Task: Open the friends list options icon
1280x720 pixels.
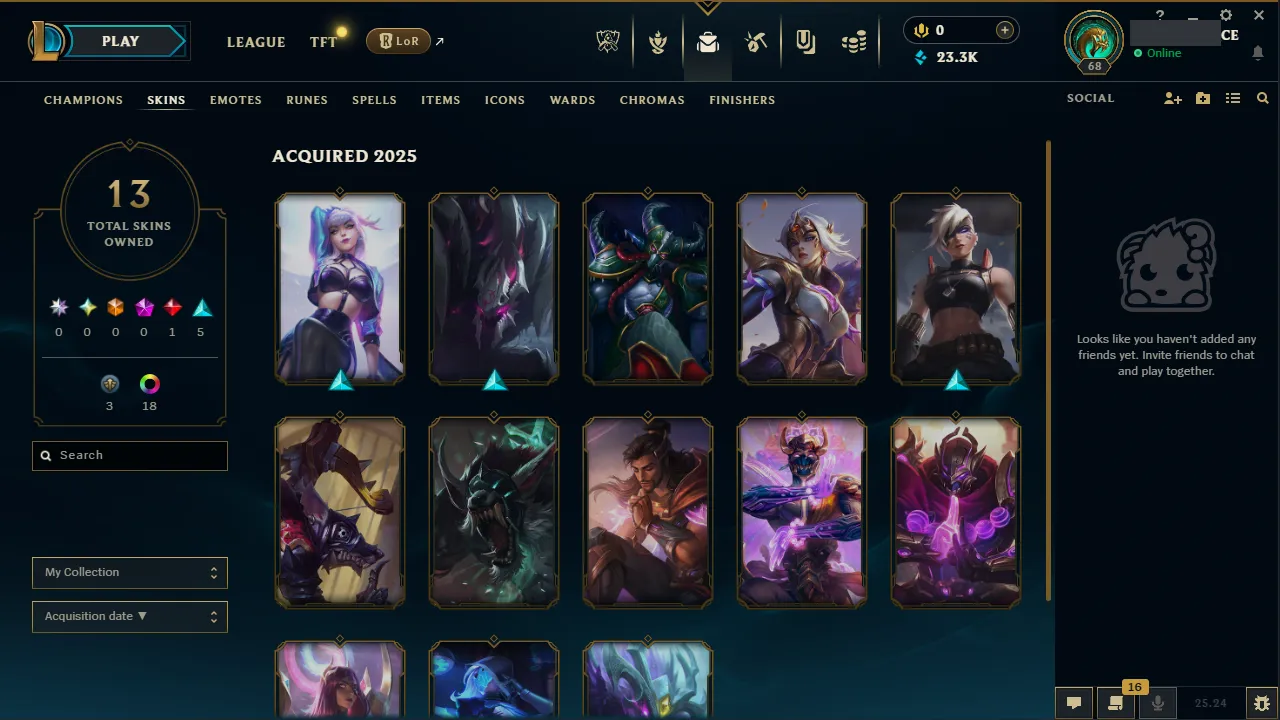Action: [1233, 98]
